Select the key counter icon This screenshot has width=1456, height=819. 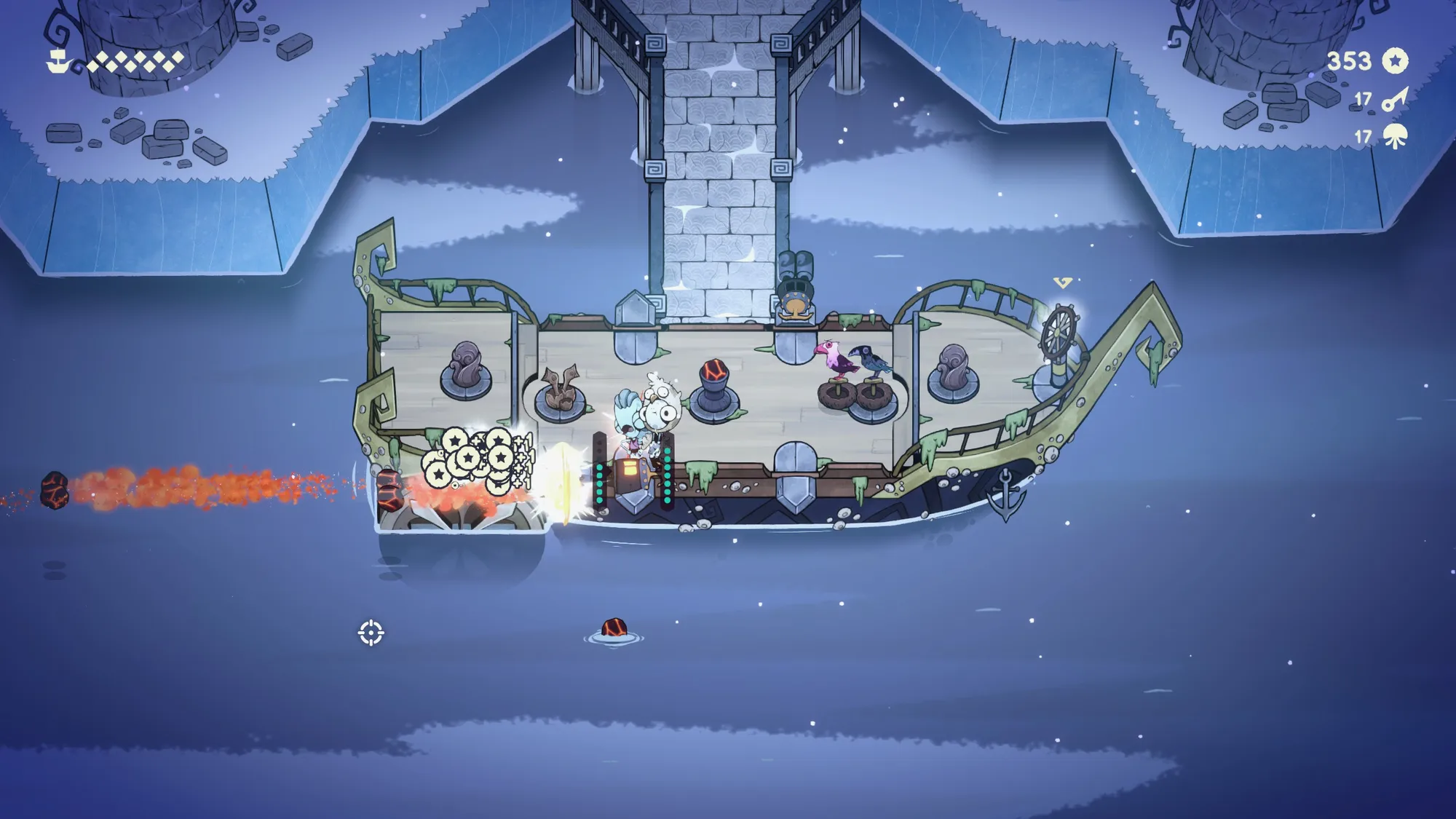pos(1395,99)
